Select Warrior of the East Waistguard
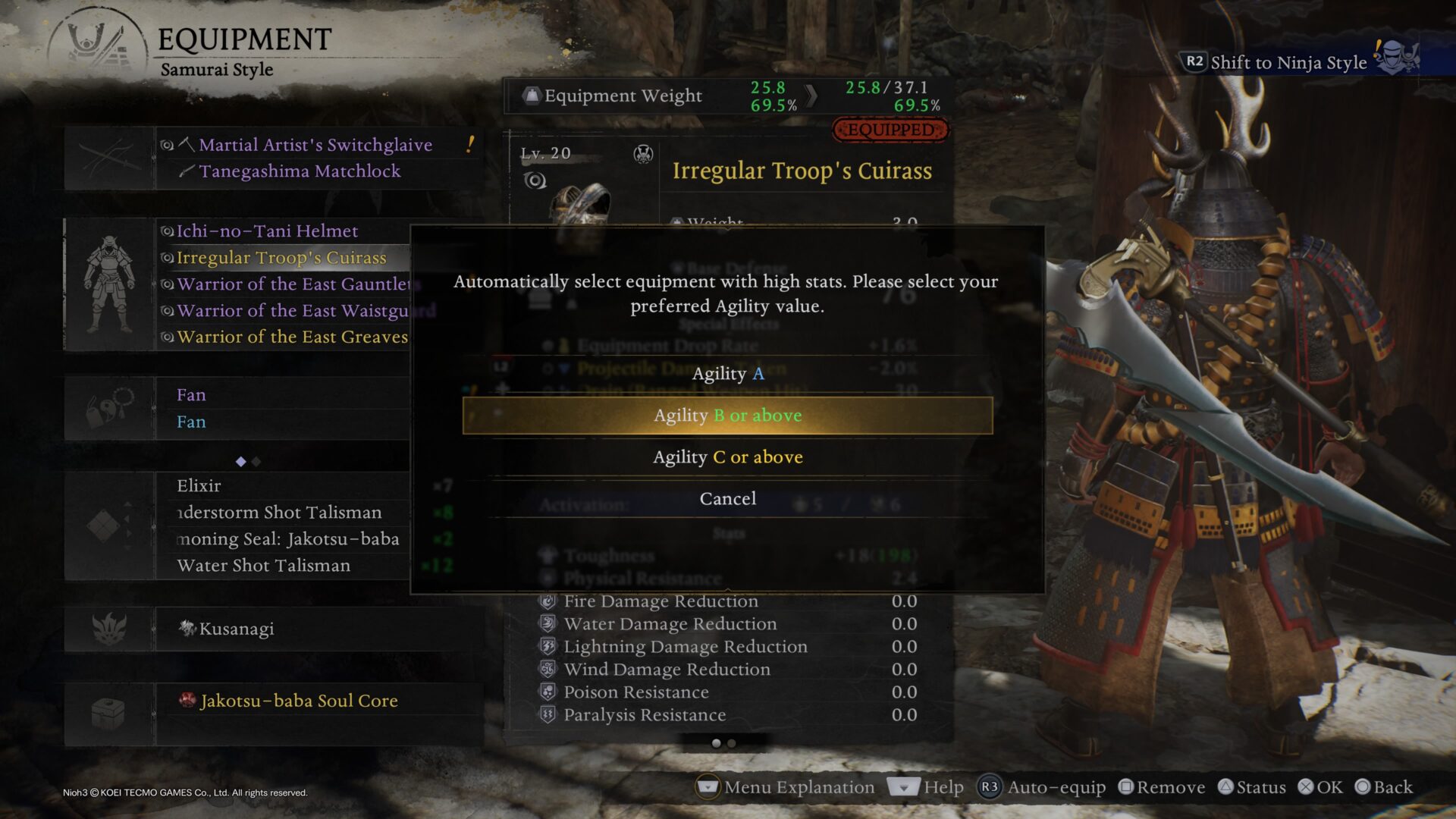Screen dimensions: 1456x819 pos(293,311)
